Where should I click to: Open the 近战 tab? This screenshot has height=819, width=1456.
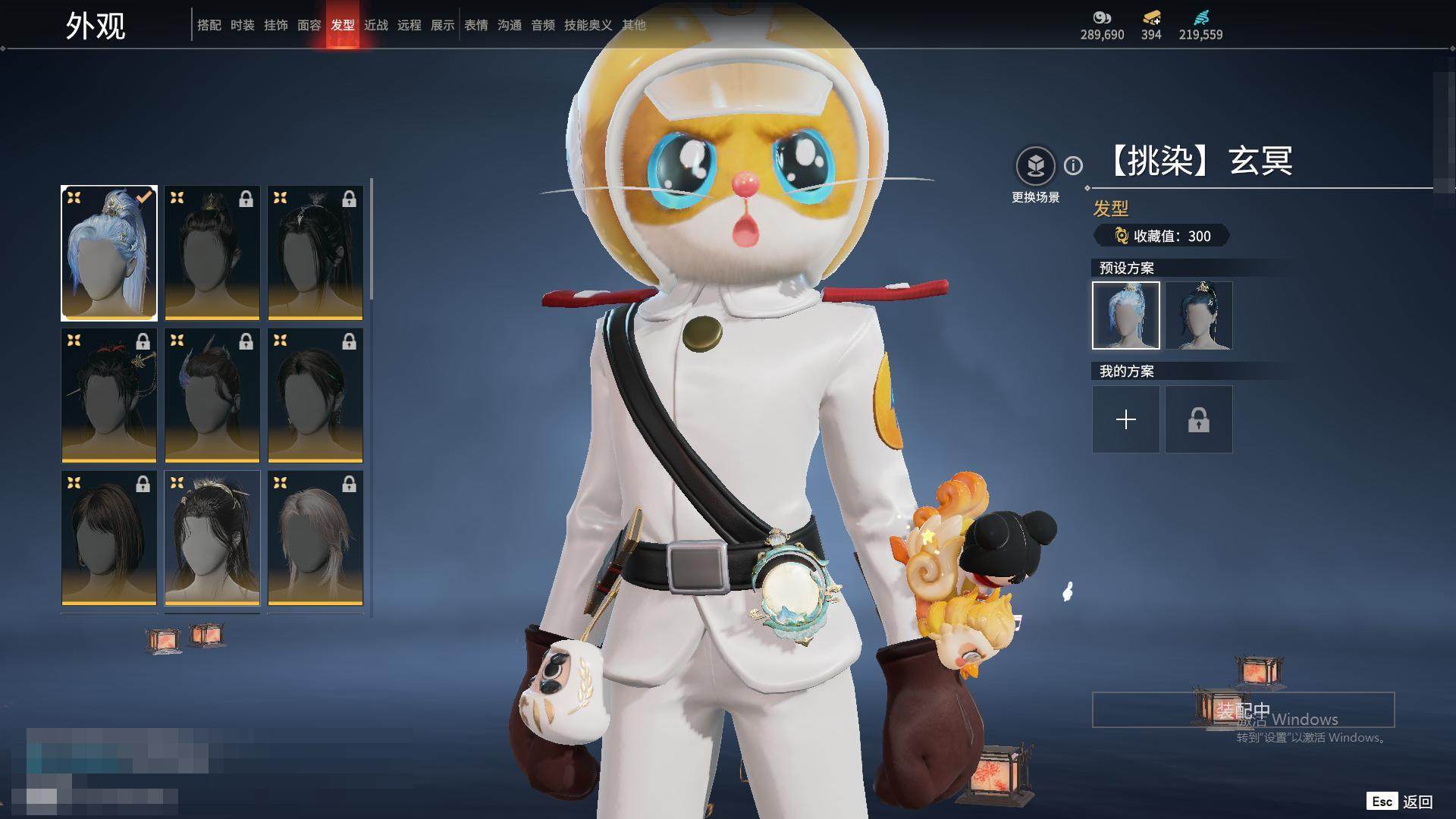coord(375,25)
